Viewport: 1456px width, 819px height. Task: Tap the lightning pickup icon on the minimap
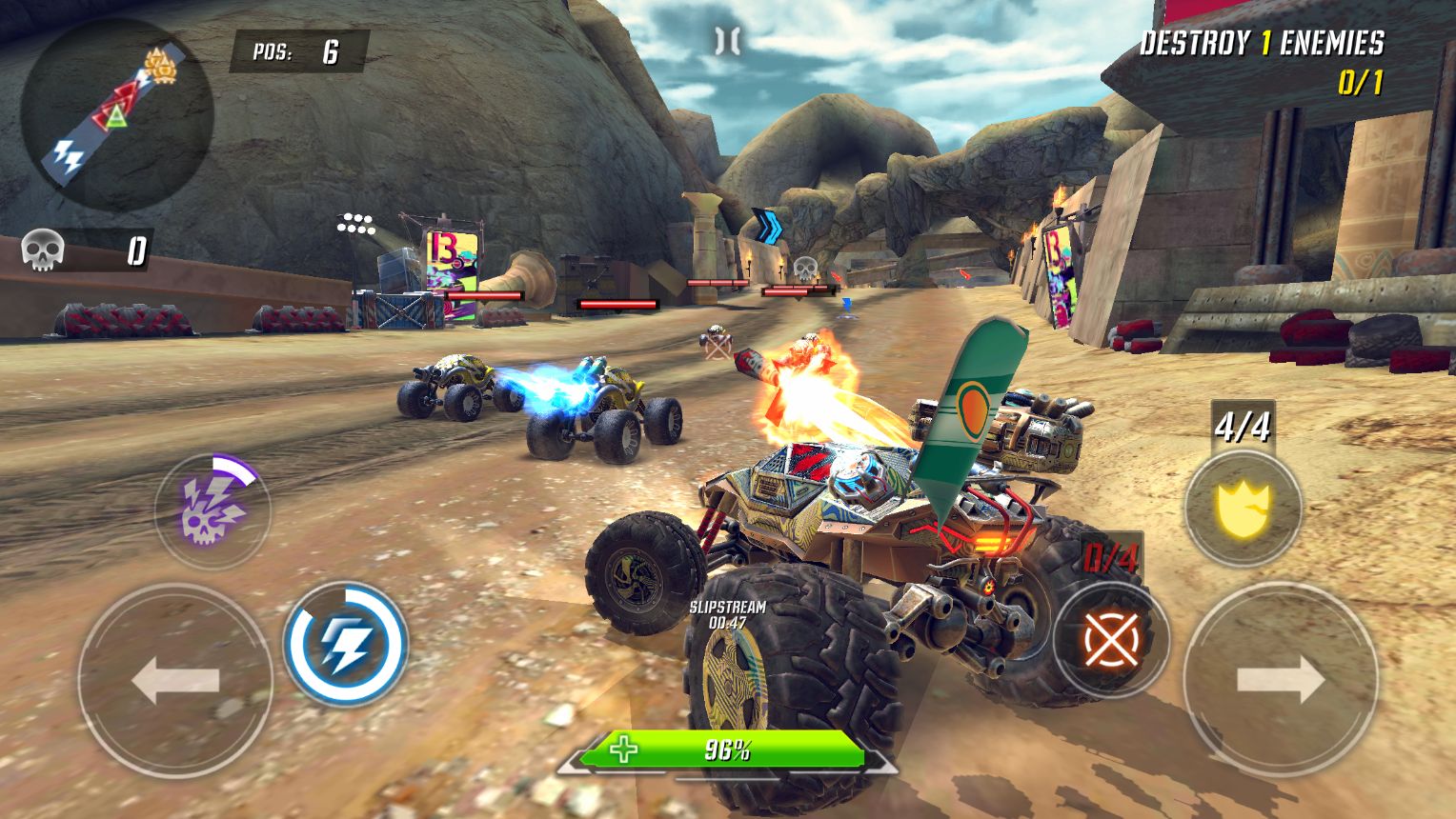coord(68,152)
